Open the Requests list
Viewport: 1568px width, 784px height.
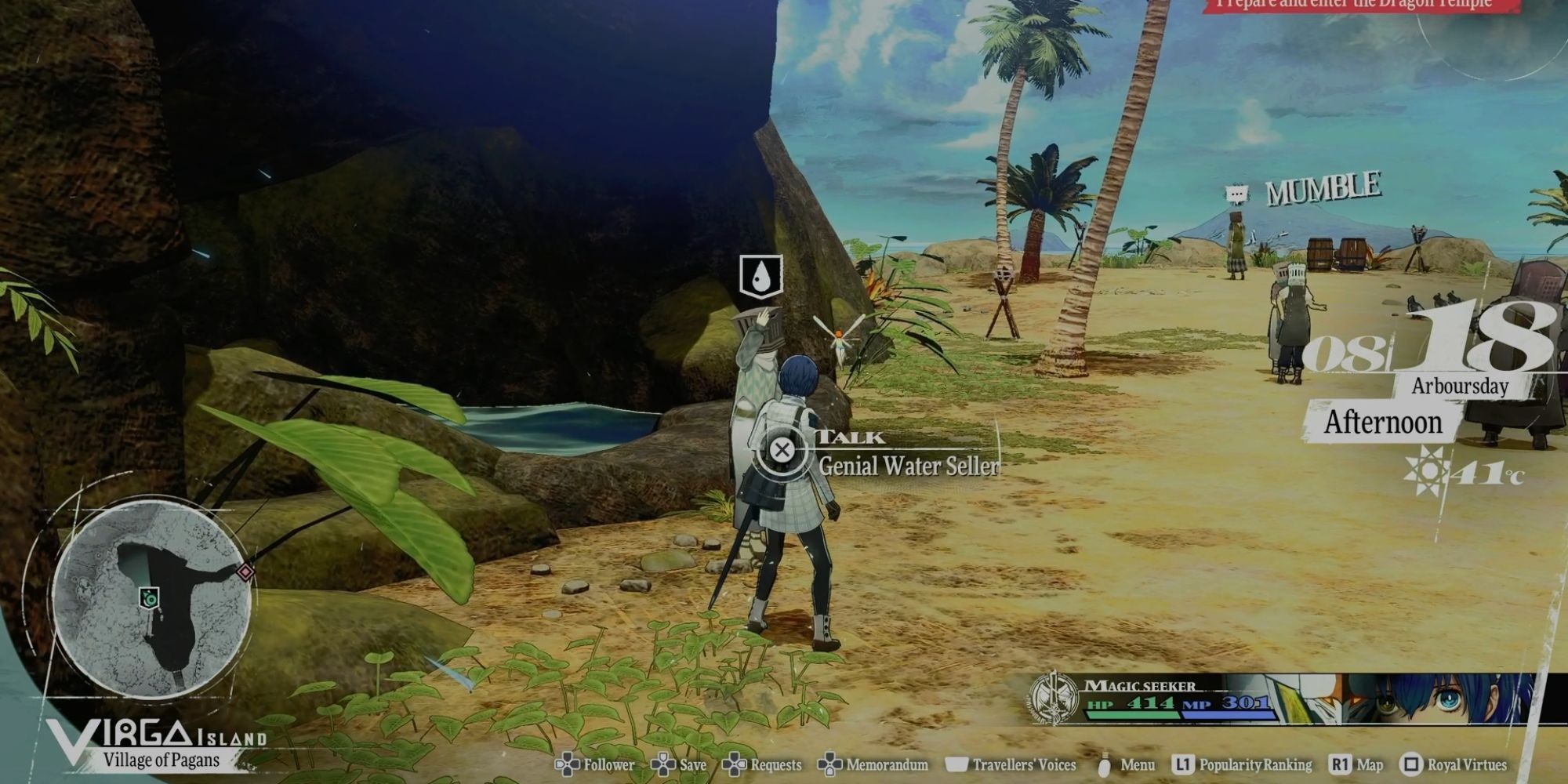click(x=775, y=764)
